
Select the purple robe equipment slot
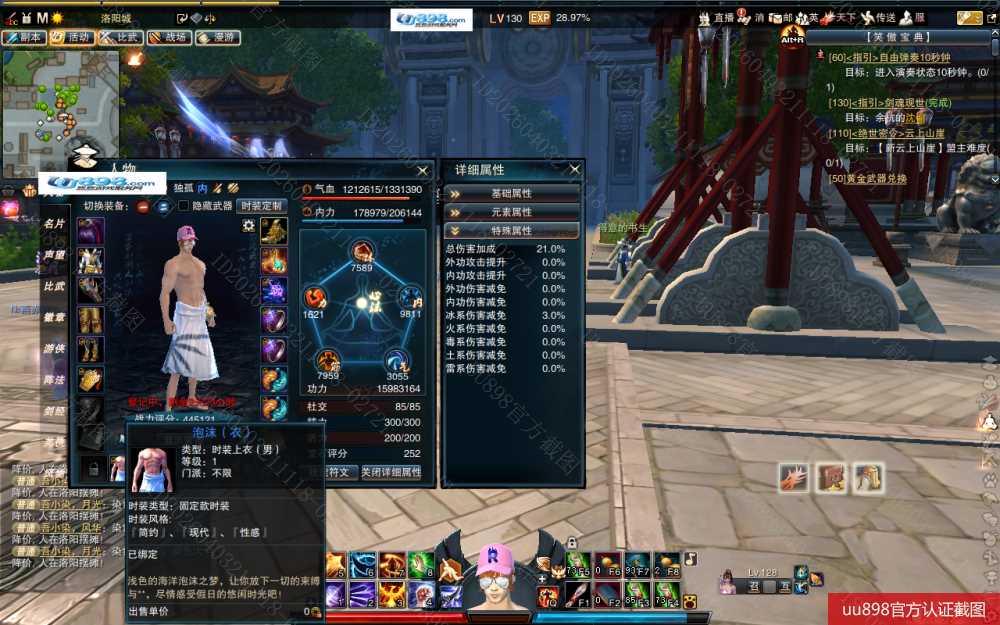[91, 230]
